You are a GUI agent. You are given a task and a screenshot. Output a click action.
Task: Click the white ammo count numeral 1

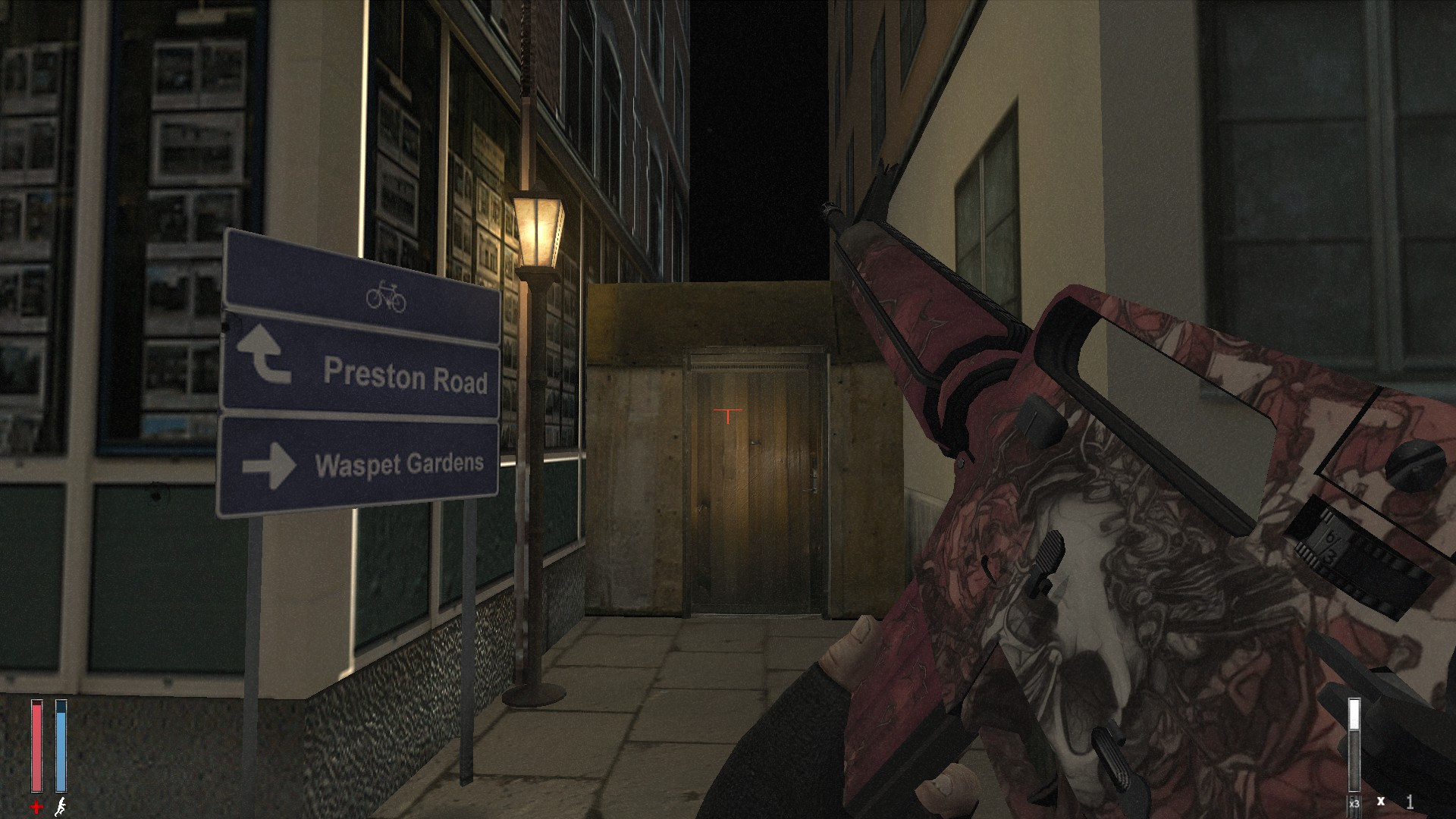pos(1409,802)
